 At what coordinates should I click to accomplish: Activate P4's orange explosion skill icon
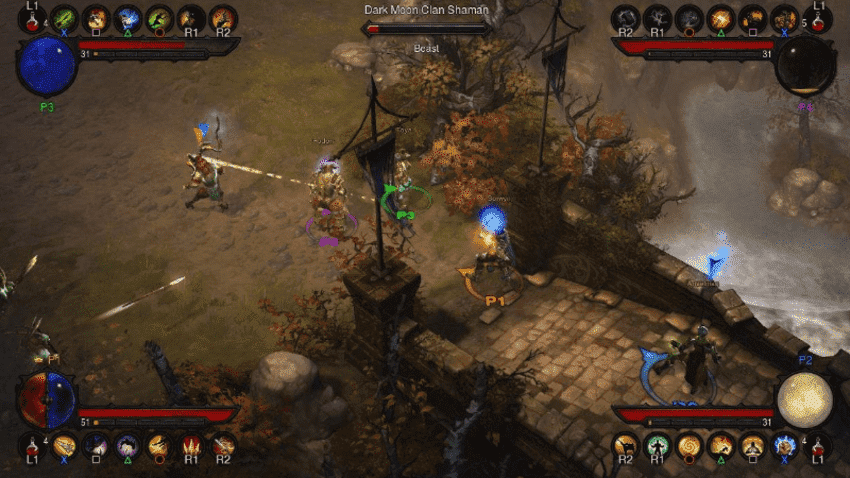[720, 17]
